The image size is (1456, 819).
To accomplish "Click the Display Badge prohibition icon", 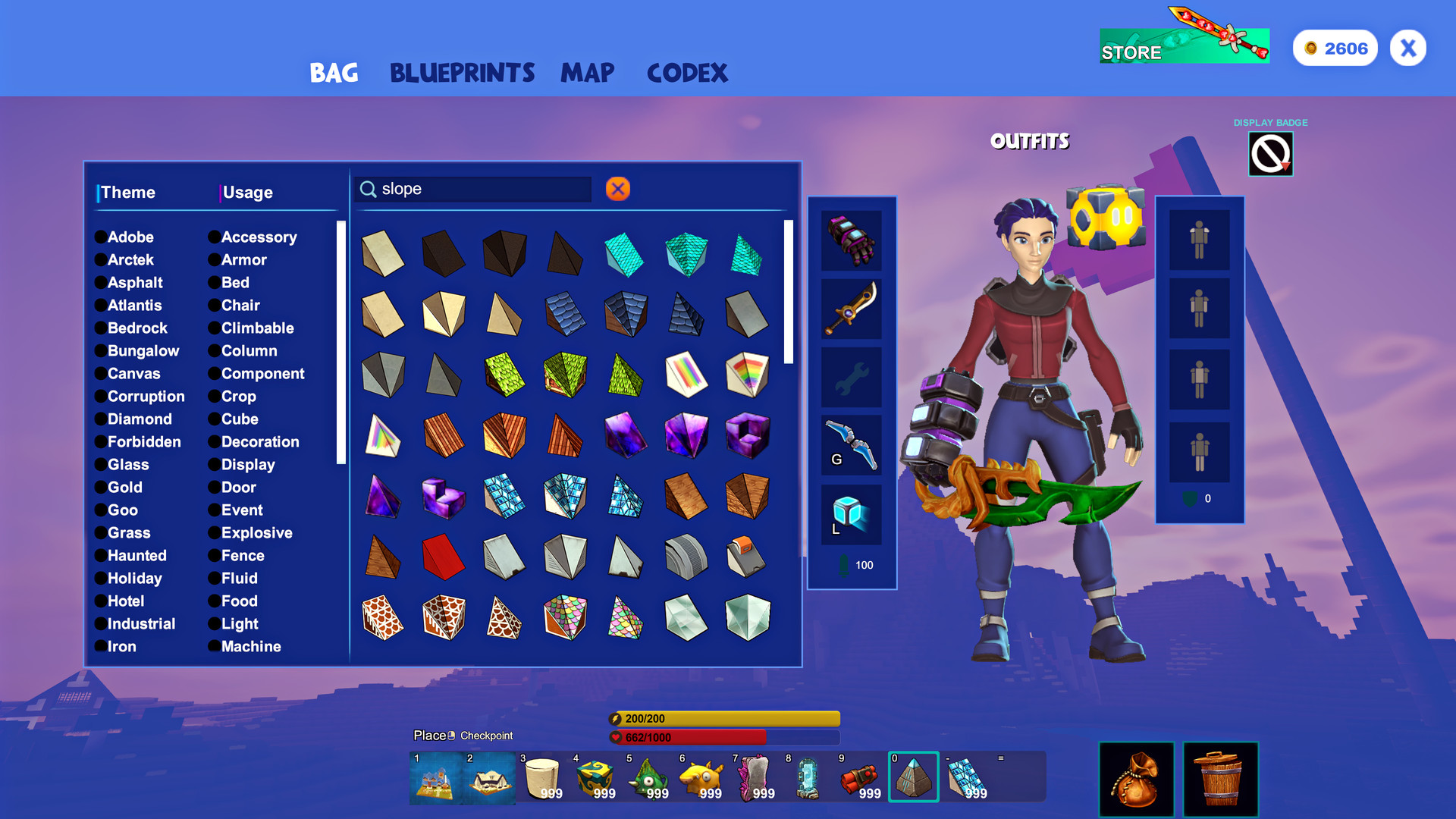I will (1269, 153).
